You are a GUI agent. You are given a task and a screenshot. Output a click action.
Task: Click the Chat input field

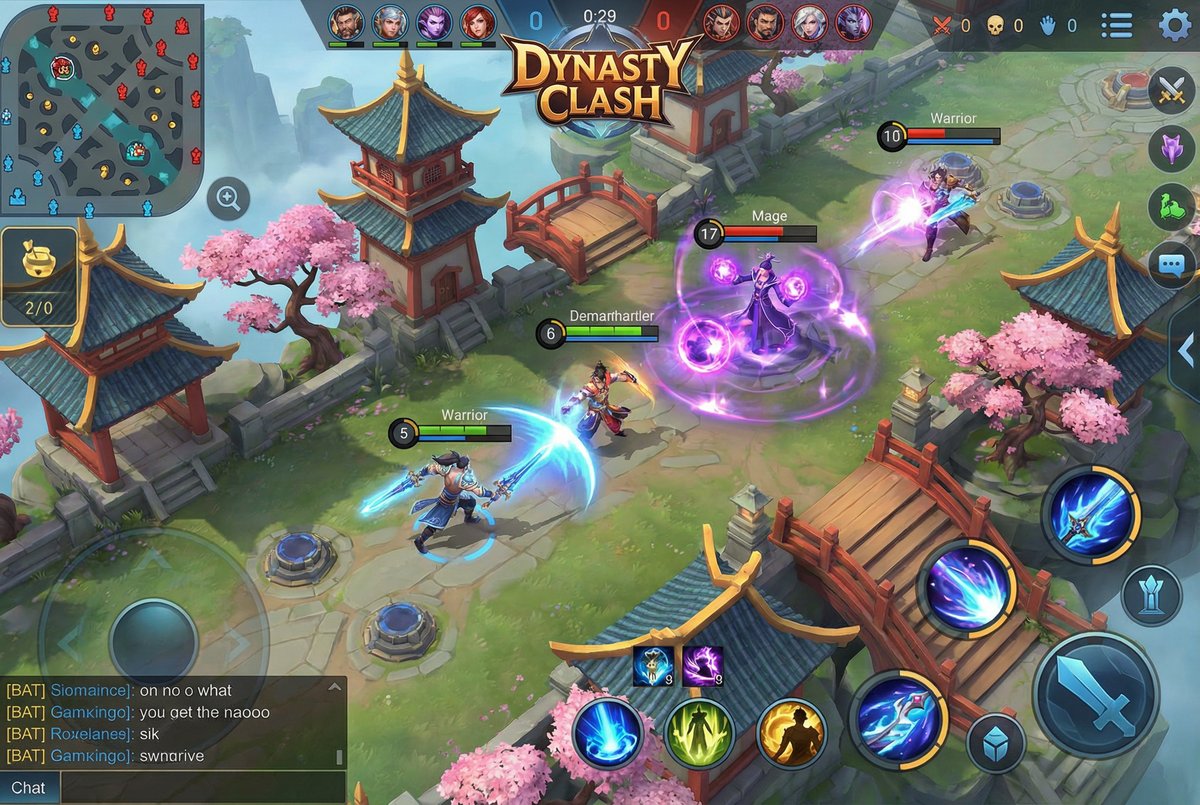pyautogui.click(x=200, y=788)
